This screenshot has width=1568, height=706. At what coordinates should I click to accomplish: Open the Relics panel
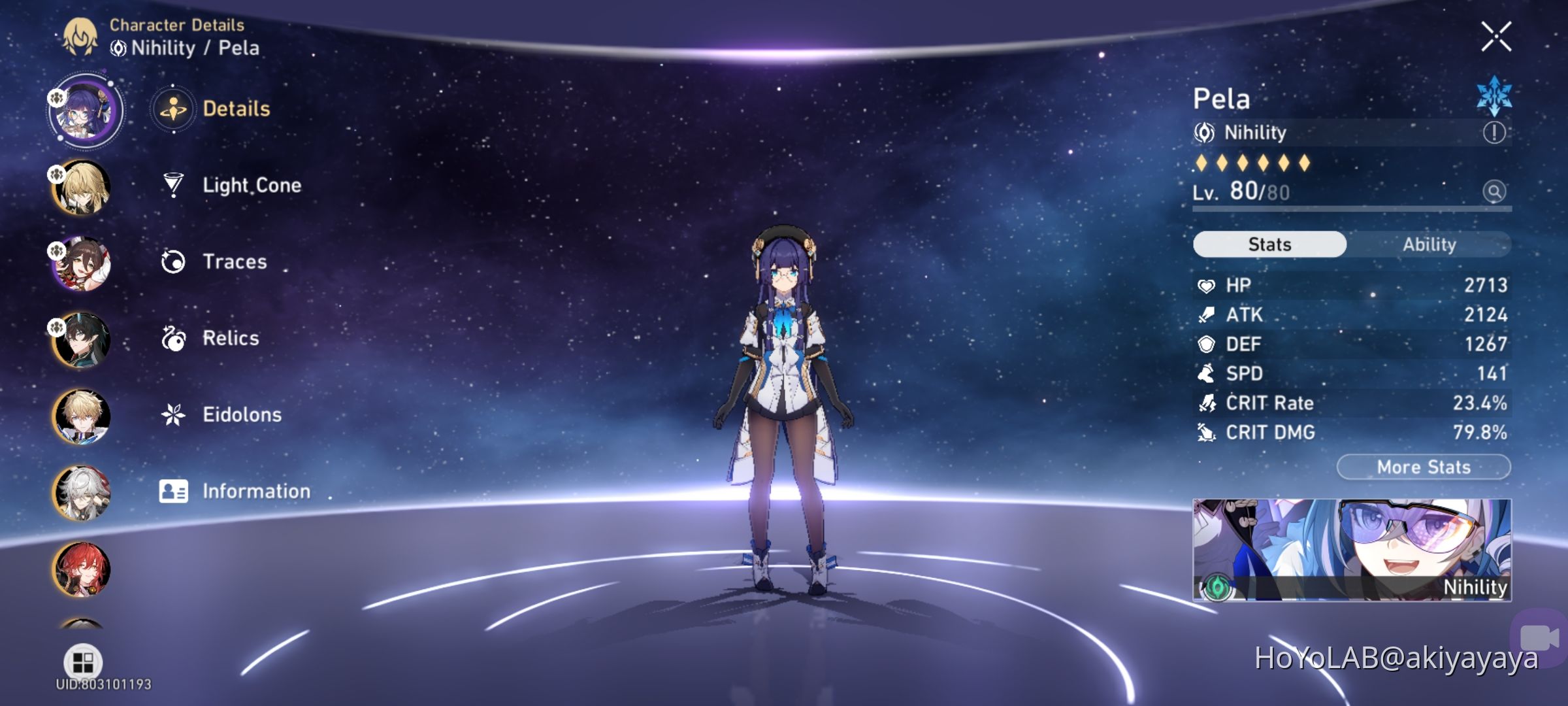[x=229, y=338]
